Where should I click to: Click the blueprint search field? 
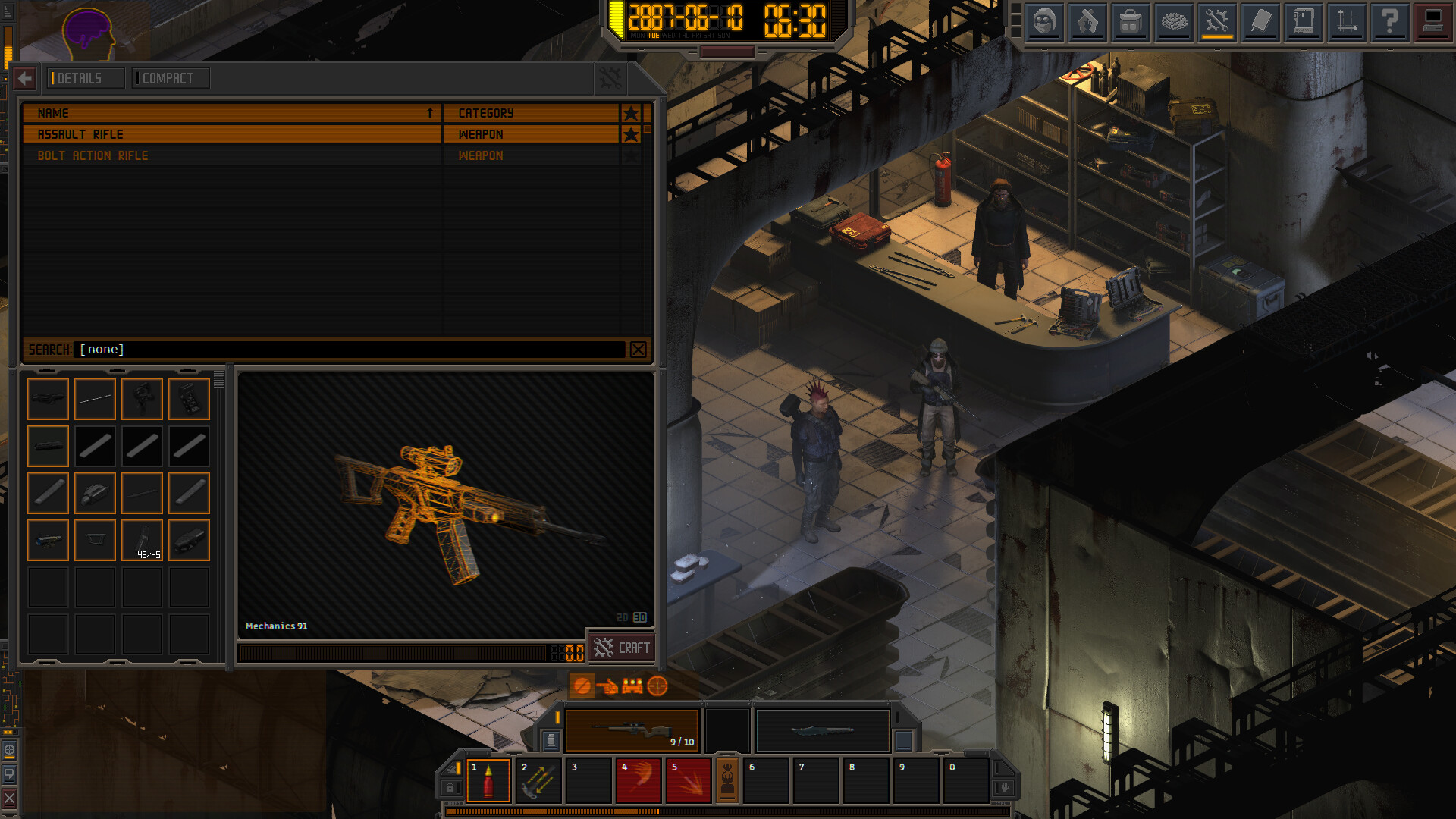tap(350, 350)
